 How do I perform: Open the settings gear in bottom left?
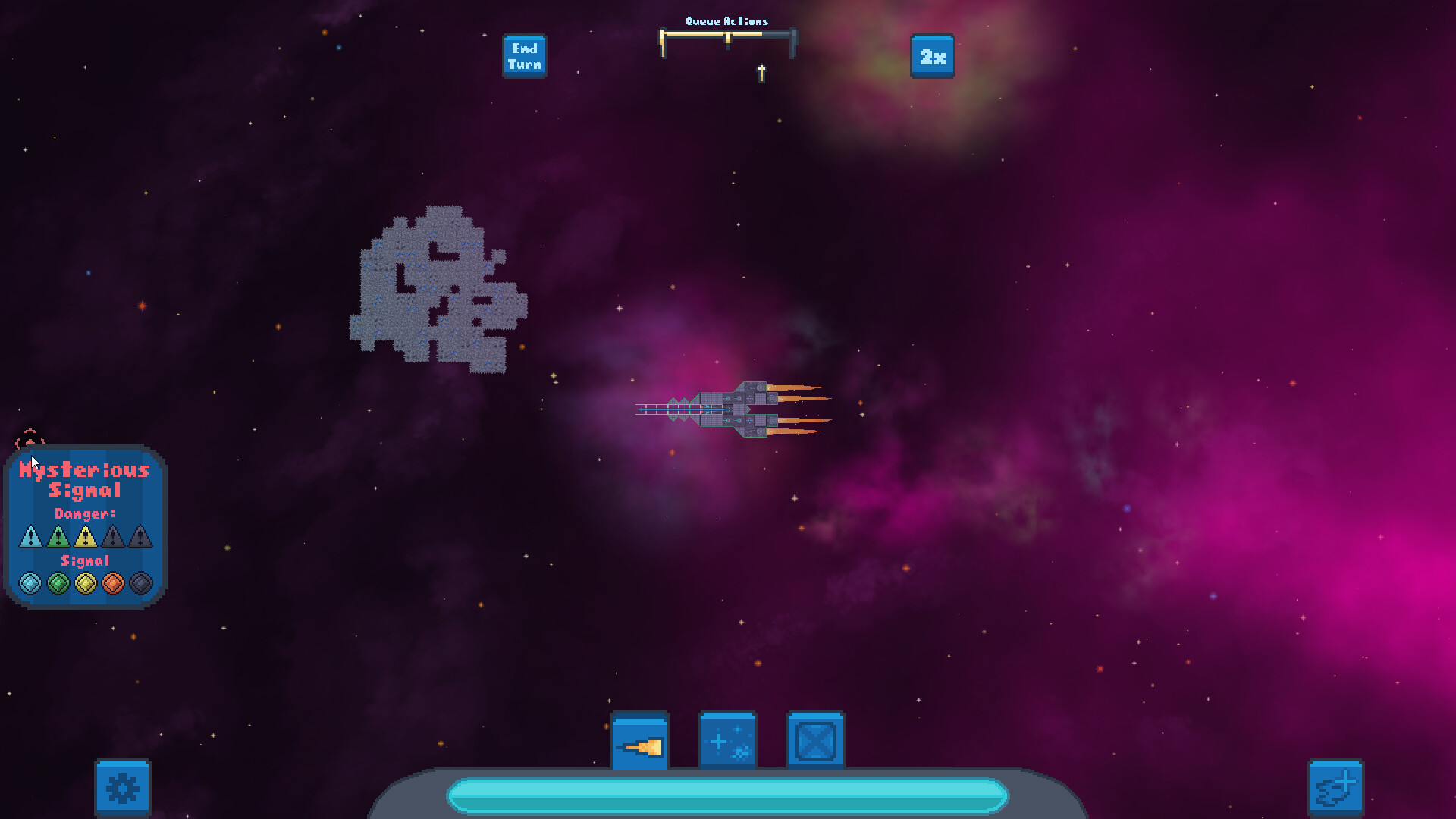pyautogui.click(x=123, y=789)
